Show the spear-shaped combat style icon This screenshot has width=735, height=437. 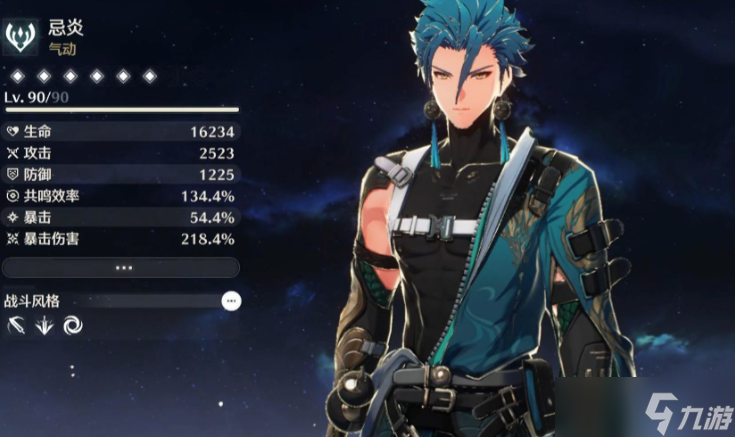pos(16,324)
